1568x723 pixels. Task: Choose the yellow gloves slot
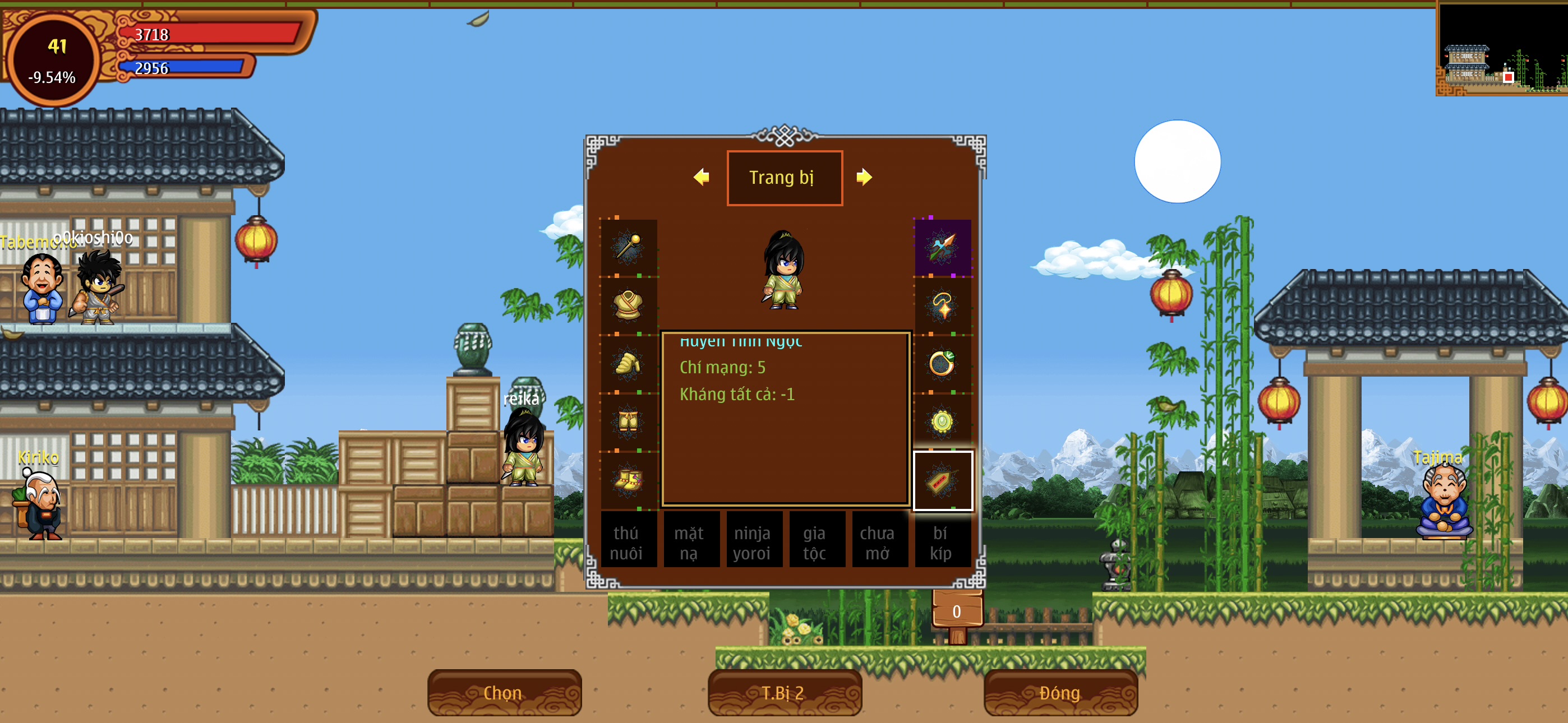[x=628, y=363]
